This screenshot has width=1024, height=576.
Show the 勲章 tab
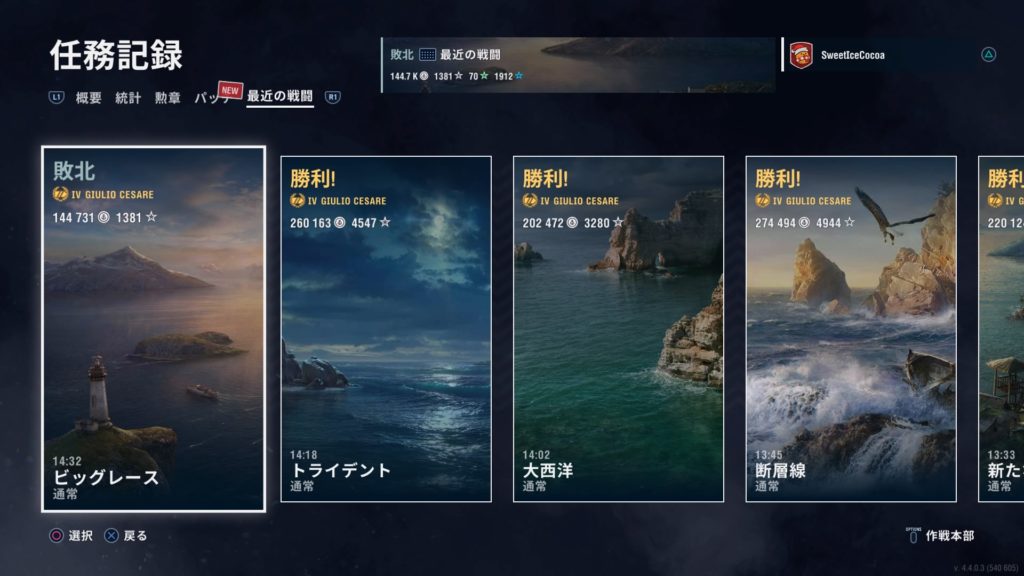[x=167, y=98]
